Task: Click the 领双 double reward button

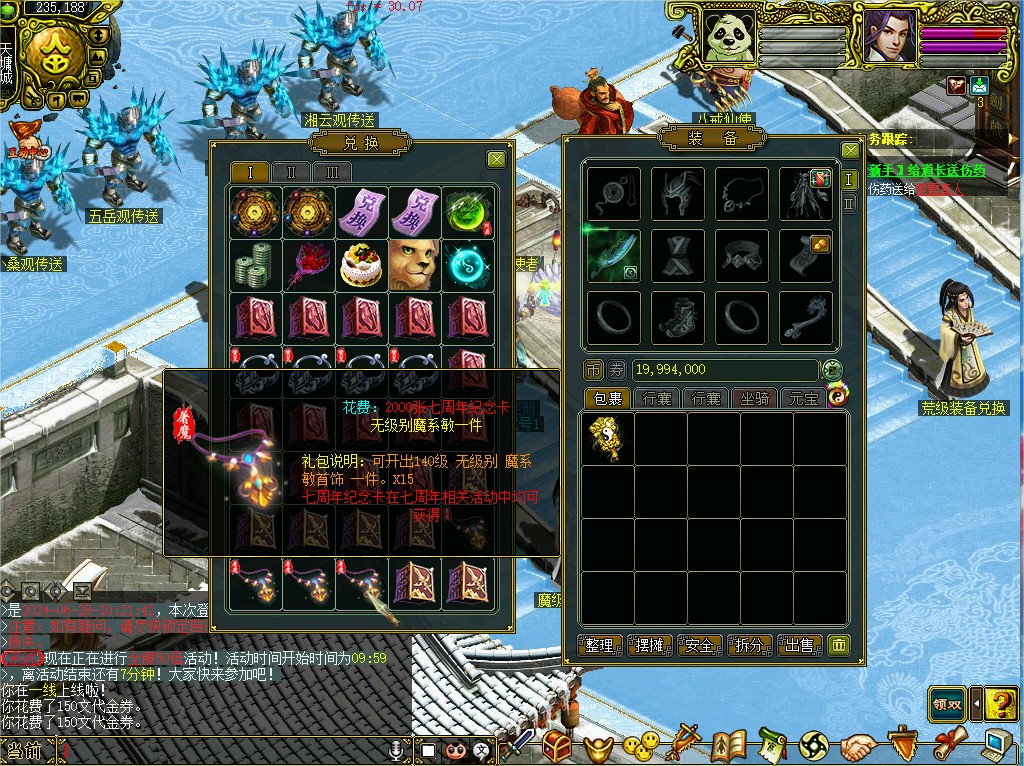Action: (x=947, y=704)
